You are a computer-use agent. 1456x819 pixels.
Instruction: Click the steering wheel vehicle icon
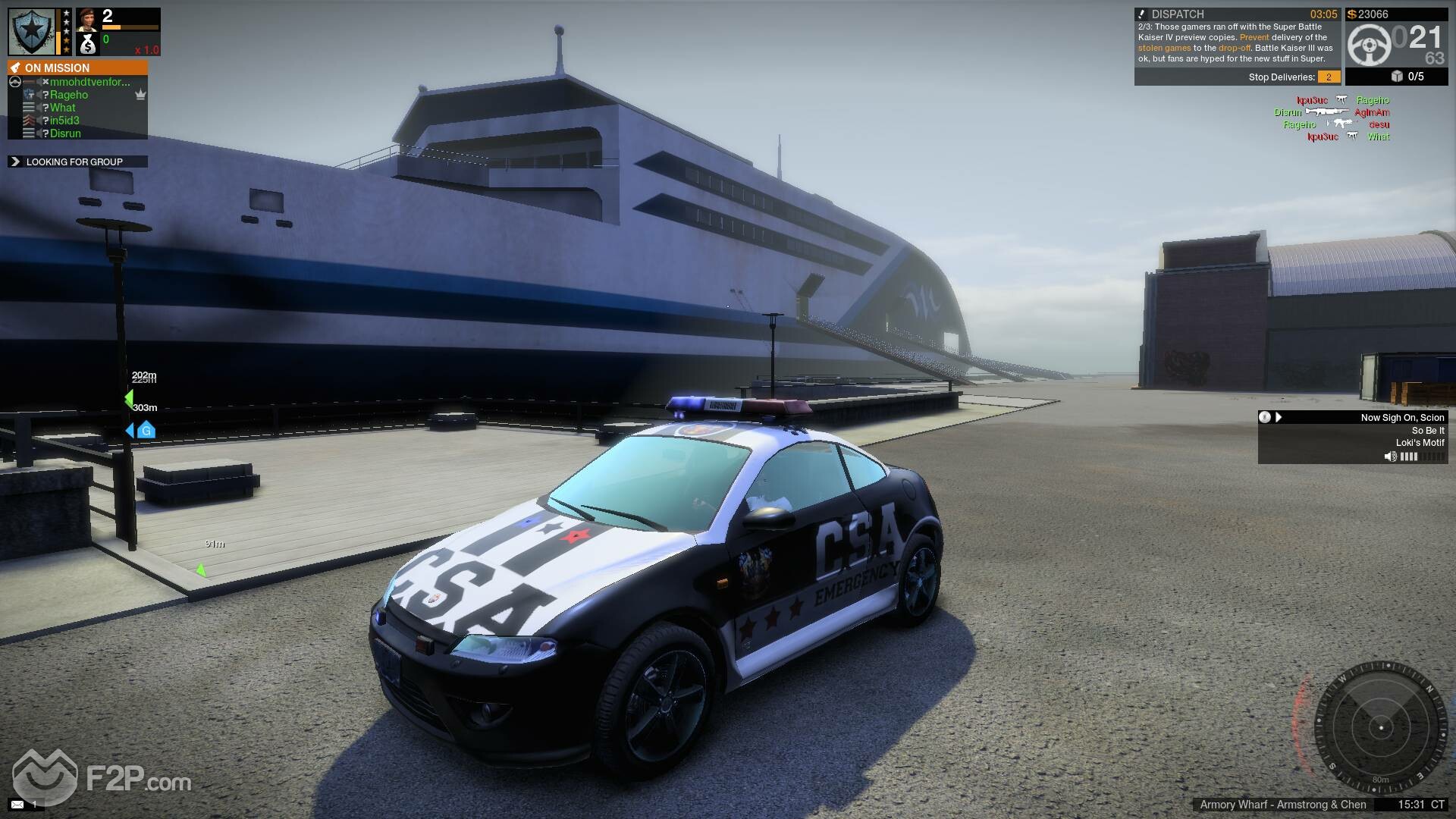tap(1369, 45)
